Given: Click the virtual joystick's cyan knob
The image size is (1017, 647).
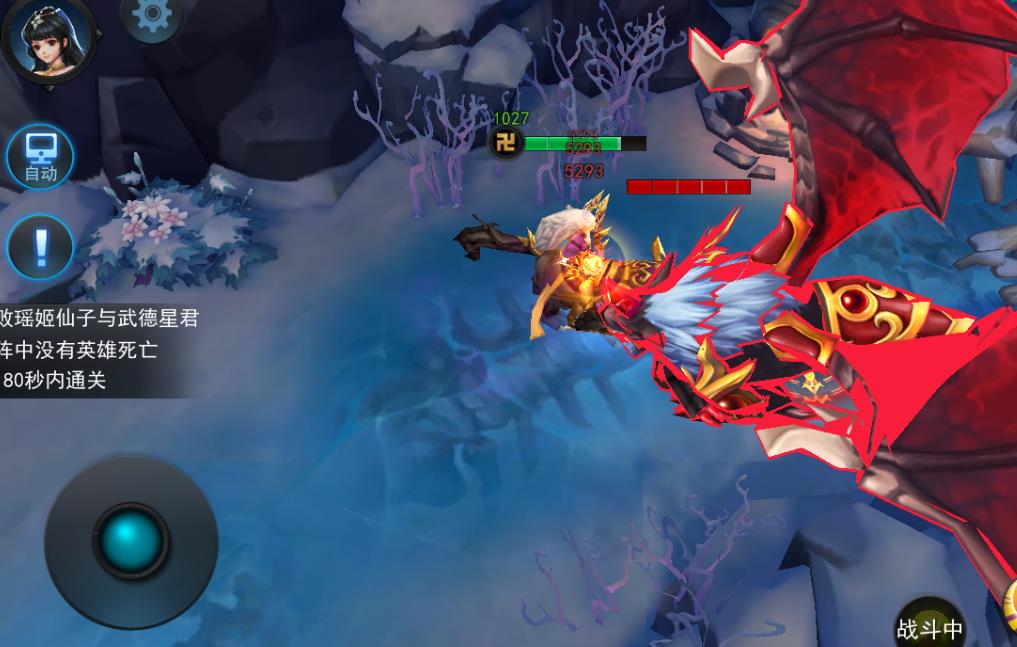Looking at the screenshot, I should pyautogui.click(x=130, y=541).
